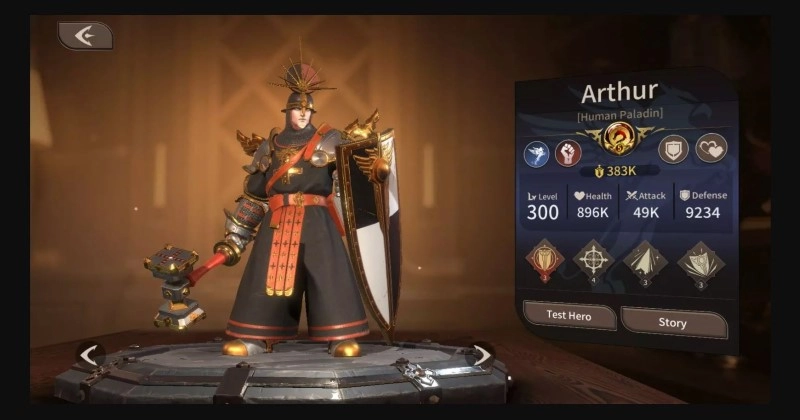800x420 pixels.
Task: Open the shield emblem icon
Action: (x=674, y=149)
